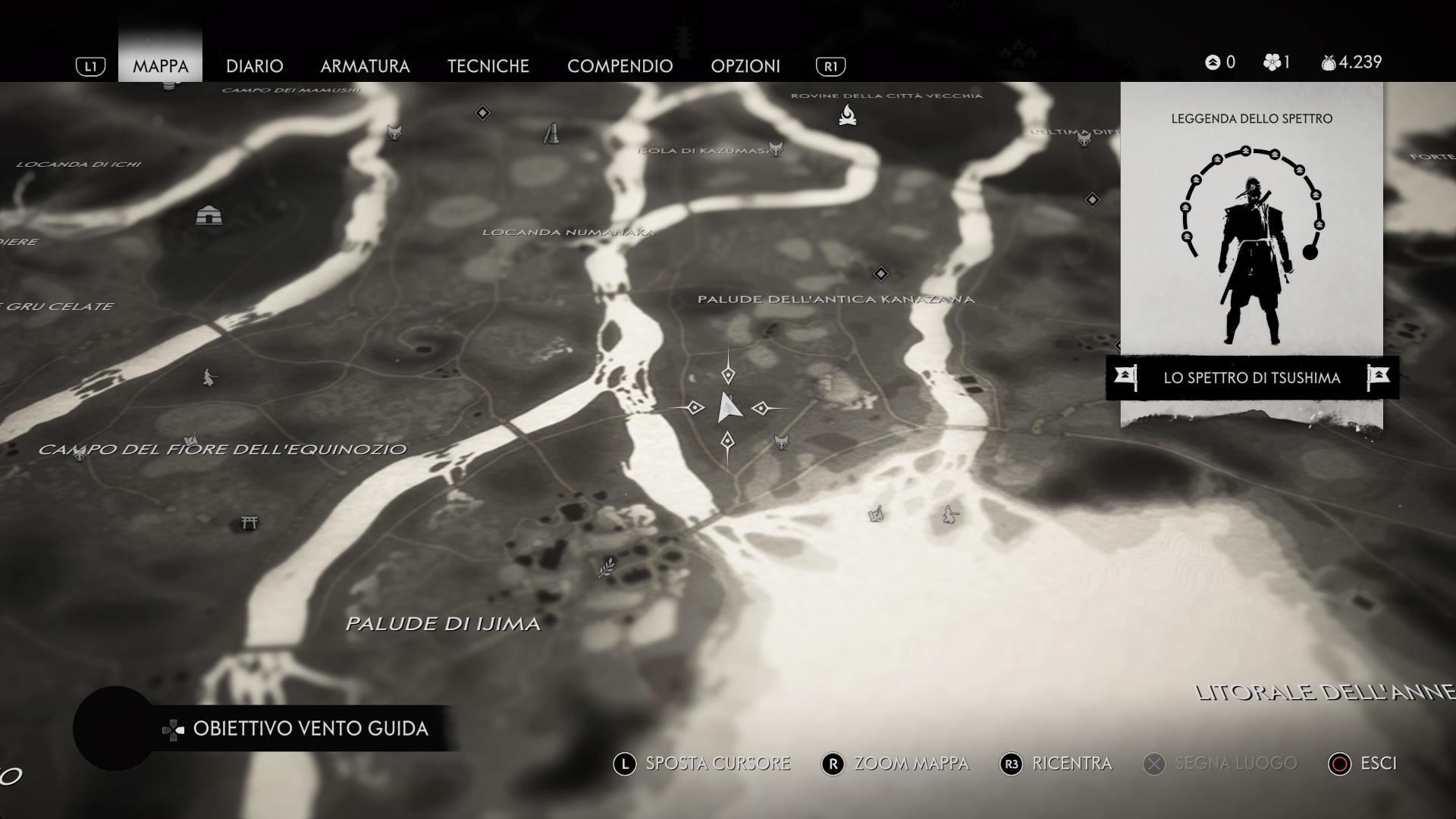Open the Diario tab
The image size is (1456, 819).
pyautogui.click(x=254, y=66)
